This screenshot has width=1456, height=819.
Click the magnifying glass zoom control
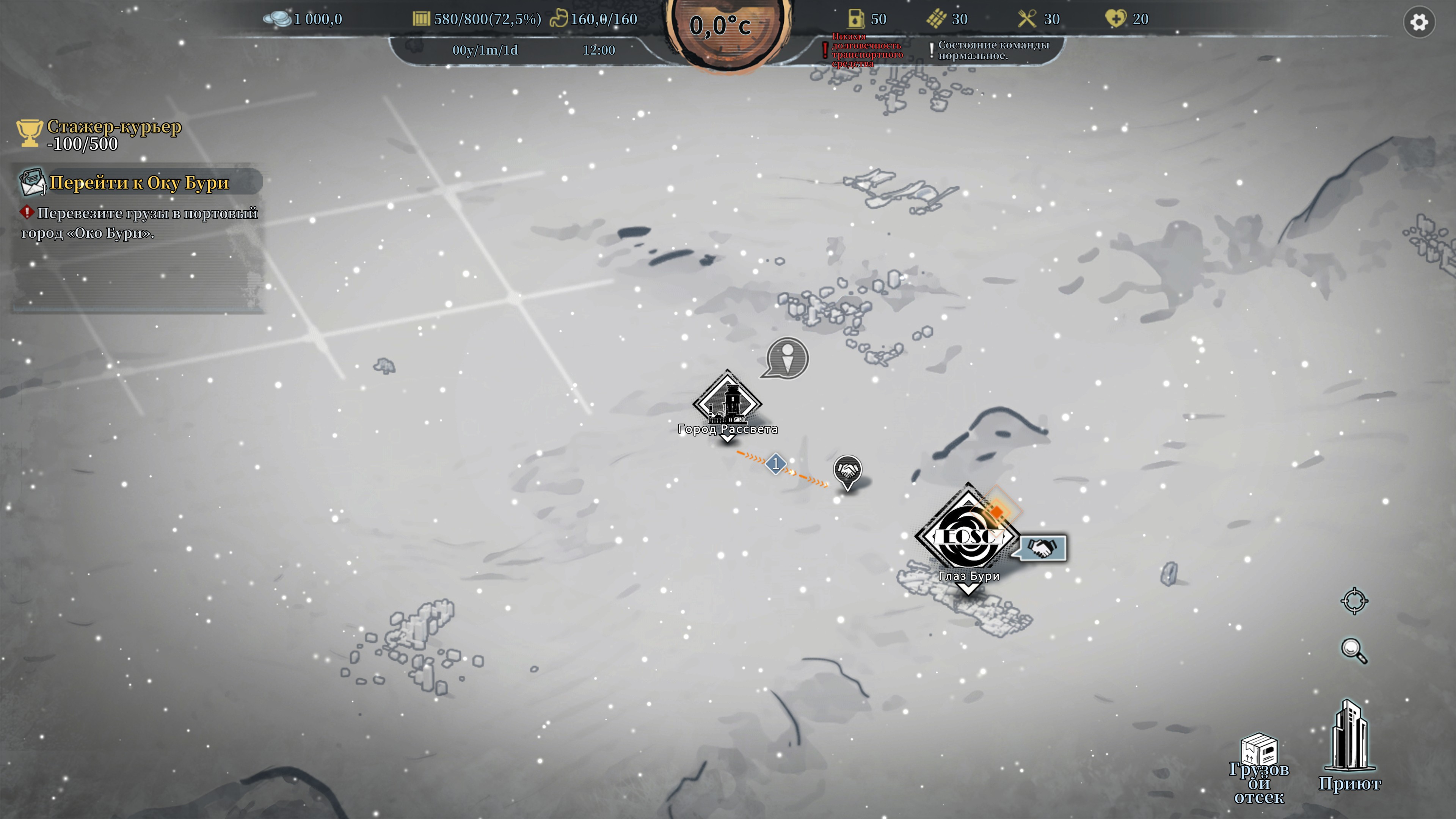click(1354, 651)
